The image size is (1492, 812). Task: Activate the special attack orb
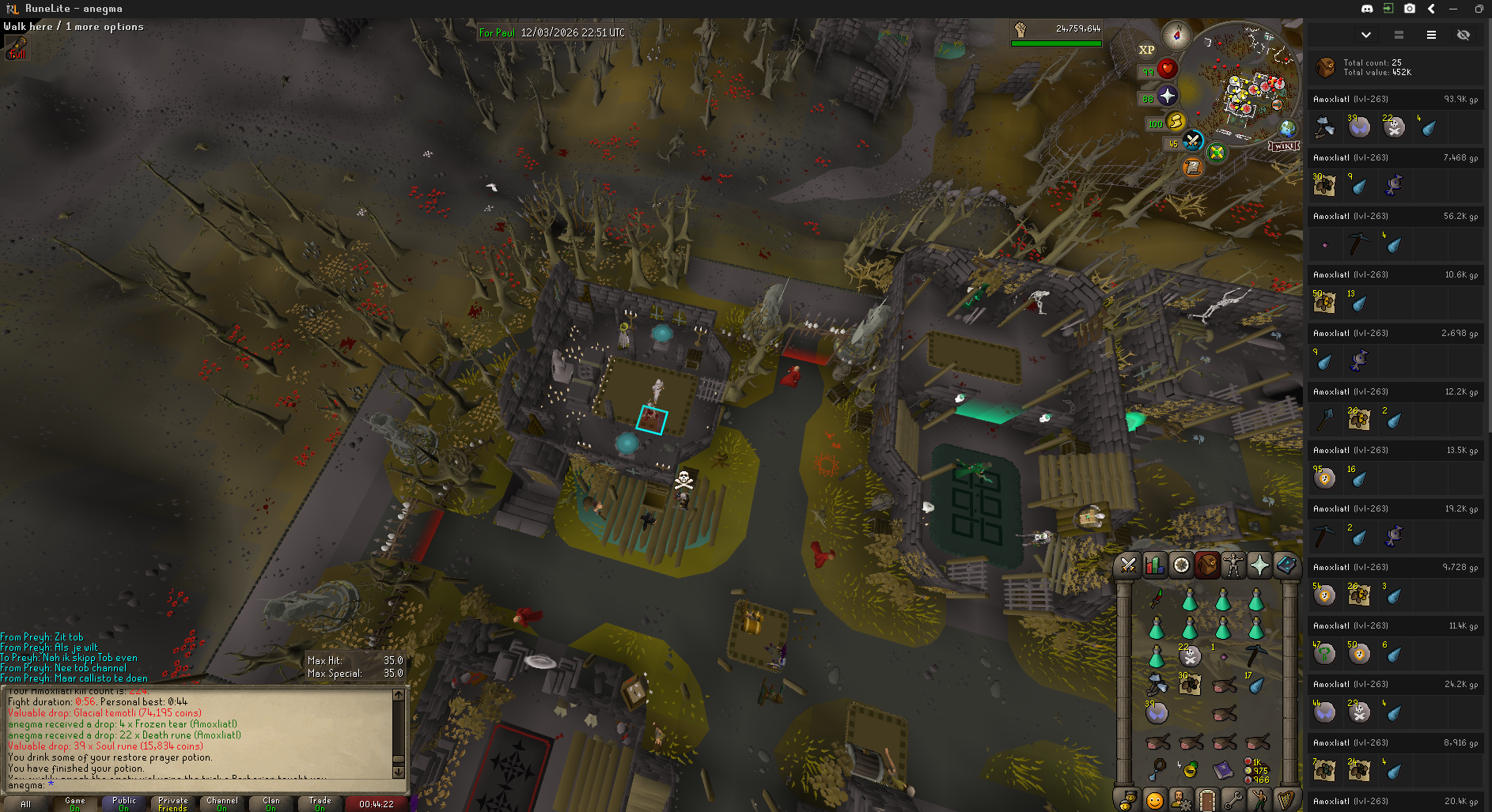point(1193,142)
